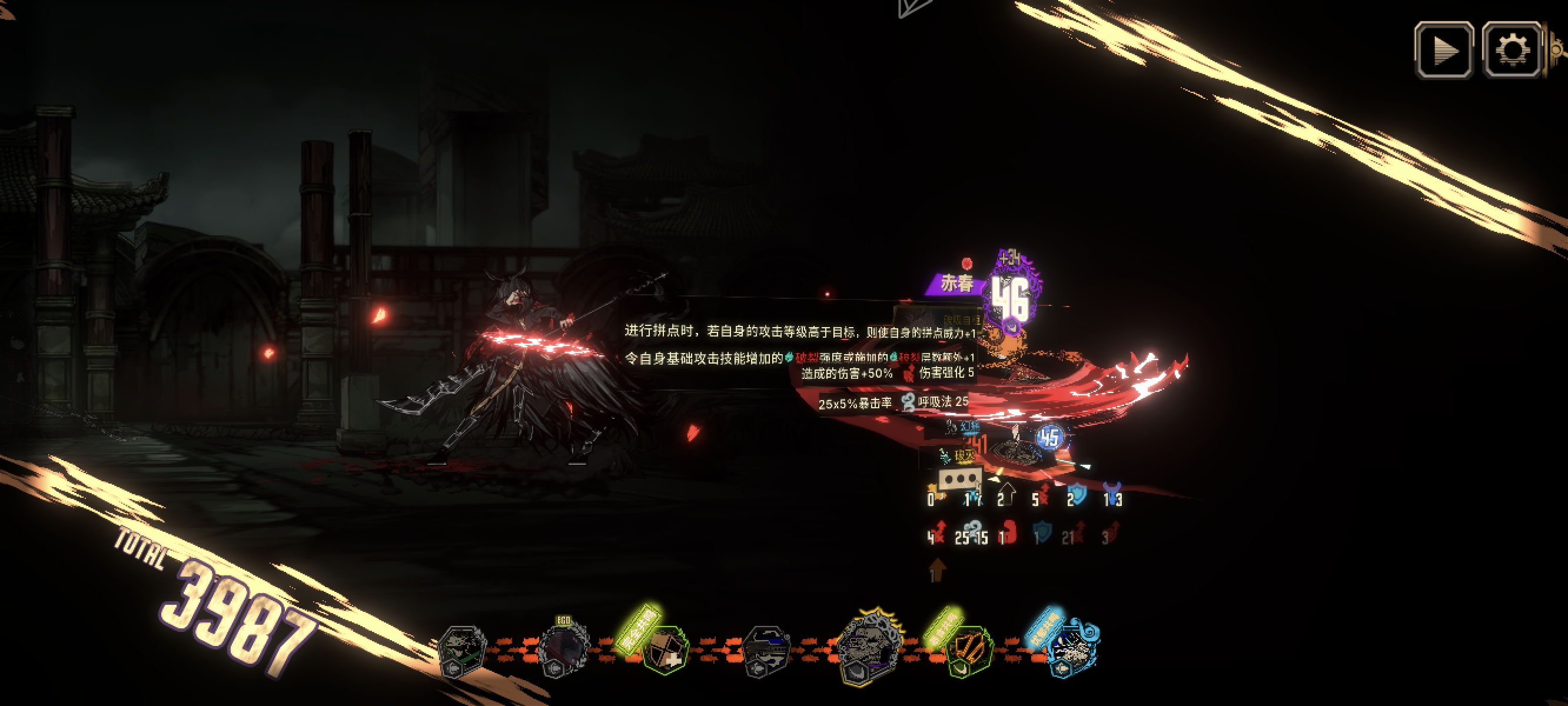
Task: Click the grey skill icon with green stripe
Action: coord(462,650)
